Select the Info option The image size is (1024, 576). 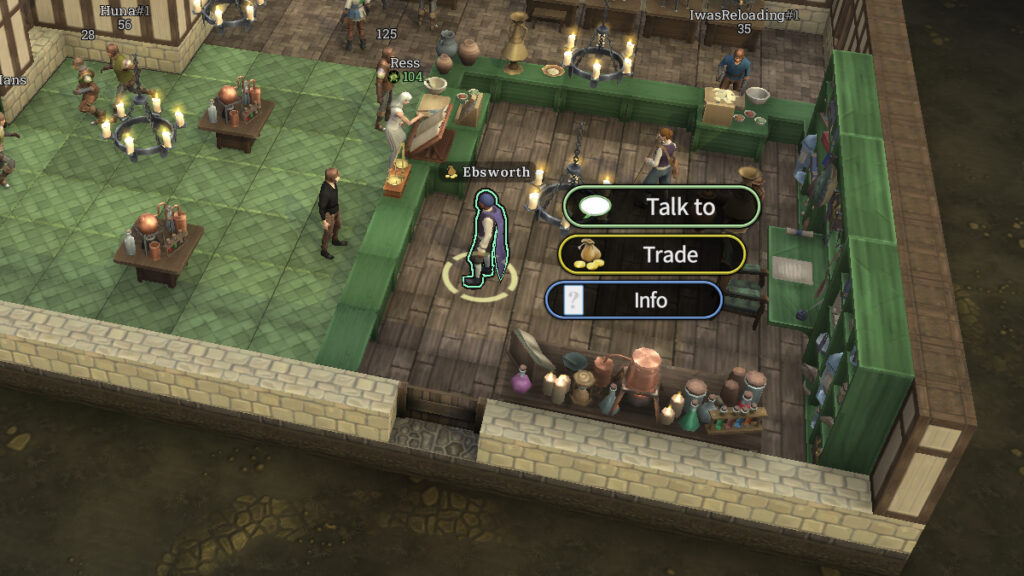click(634, 300)
